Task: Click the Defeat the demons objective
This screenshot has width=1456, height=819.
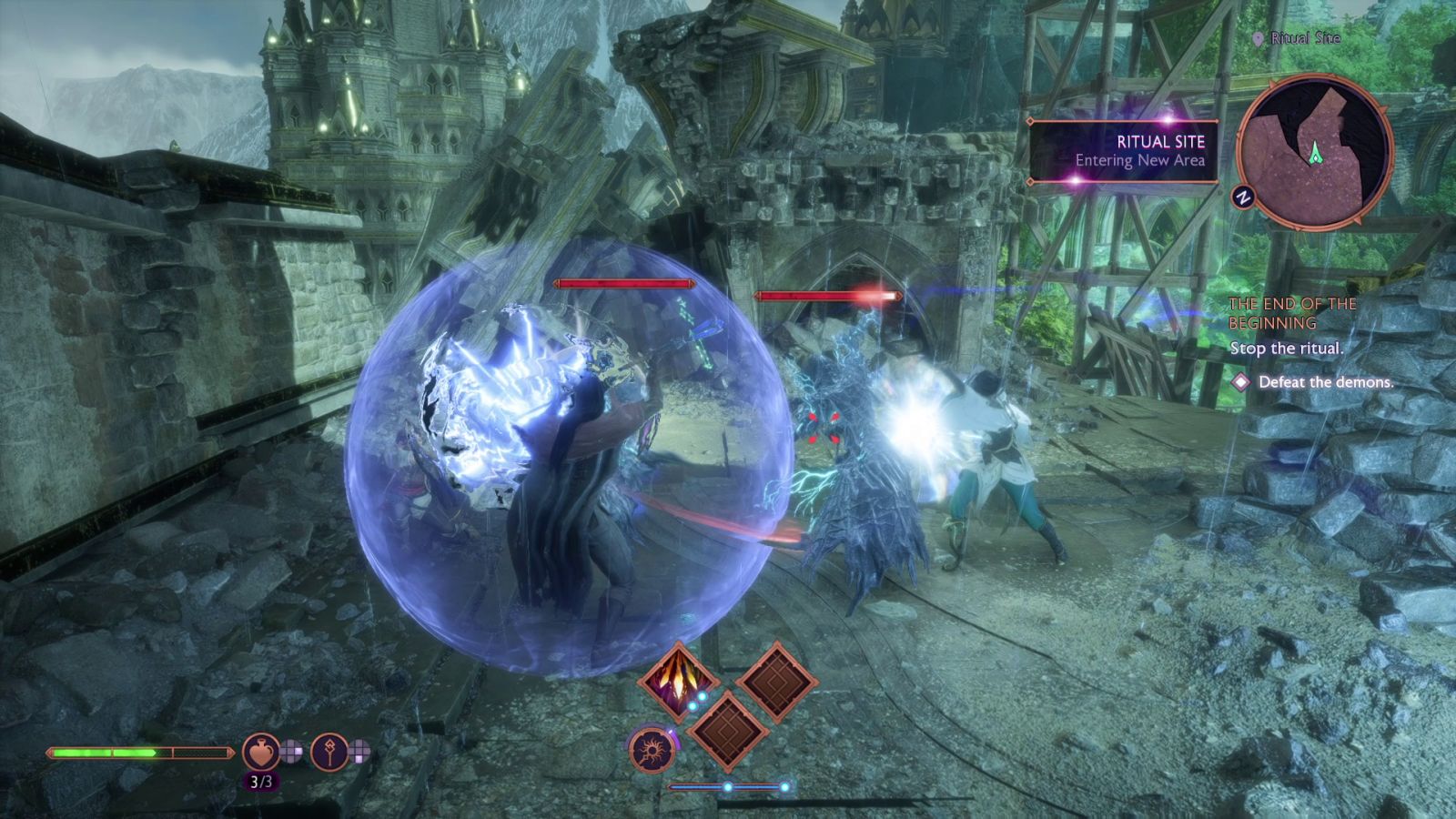Action: (1325, 382)
